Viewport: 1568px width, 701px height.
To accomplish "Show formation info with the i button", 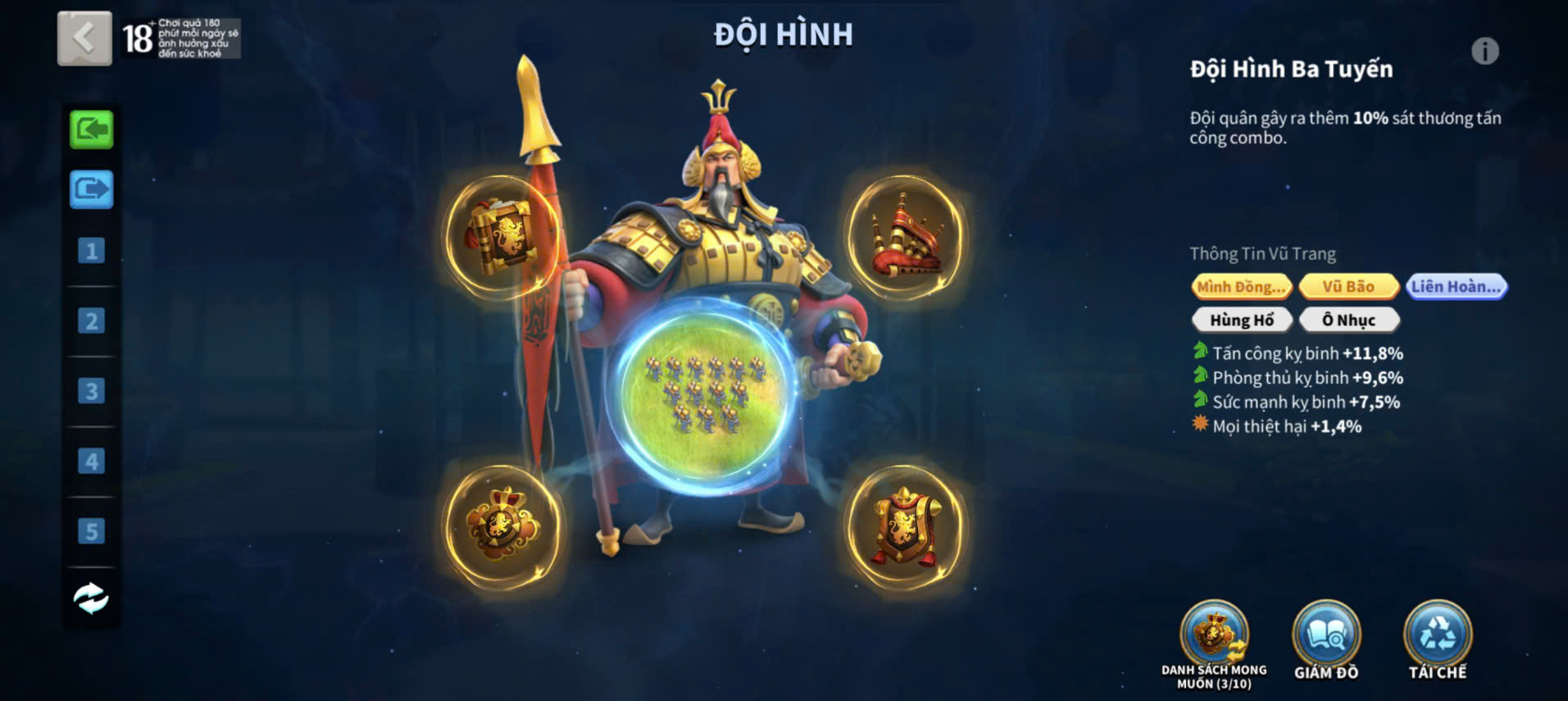I will pyautogui.click(x=1484, y=52).
